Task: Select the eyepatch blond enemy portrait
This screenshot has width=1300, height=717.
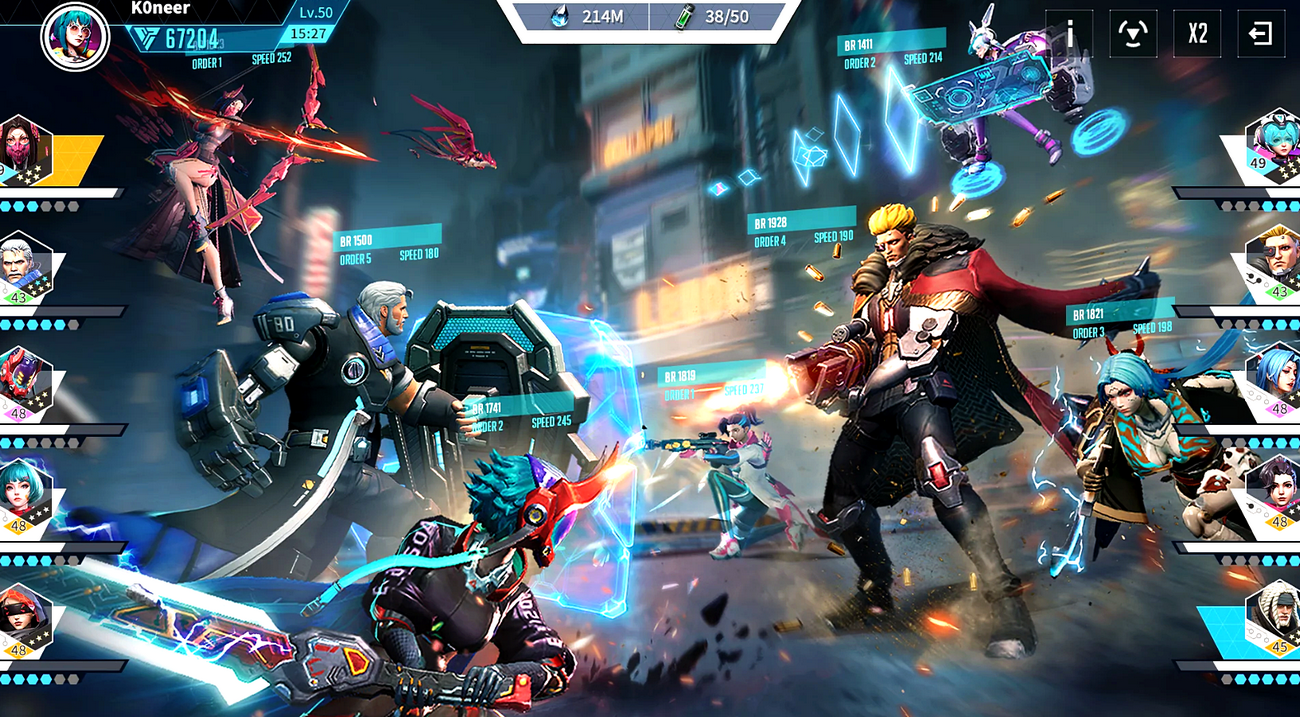Action: 1272,264
